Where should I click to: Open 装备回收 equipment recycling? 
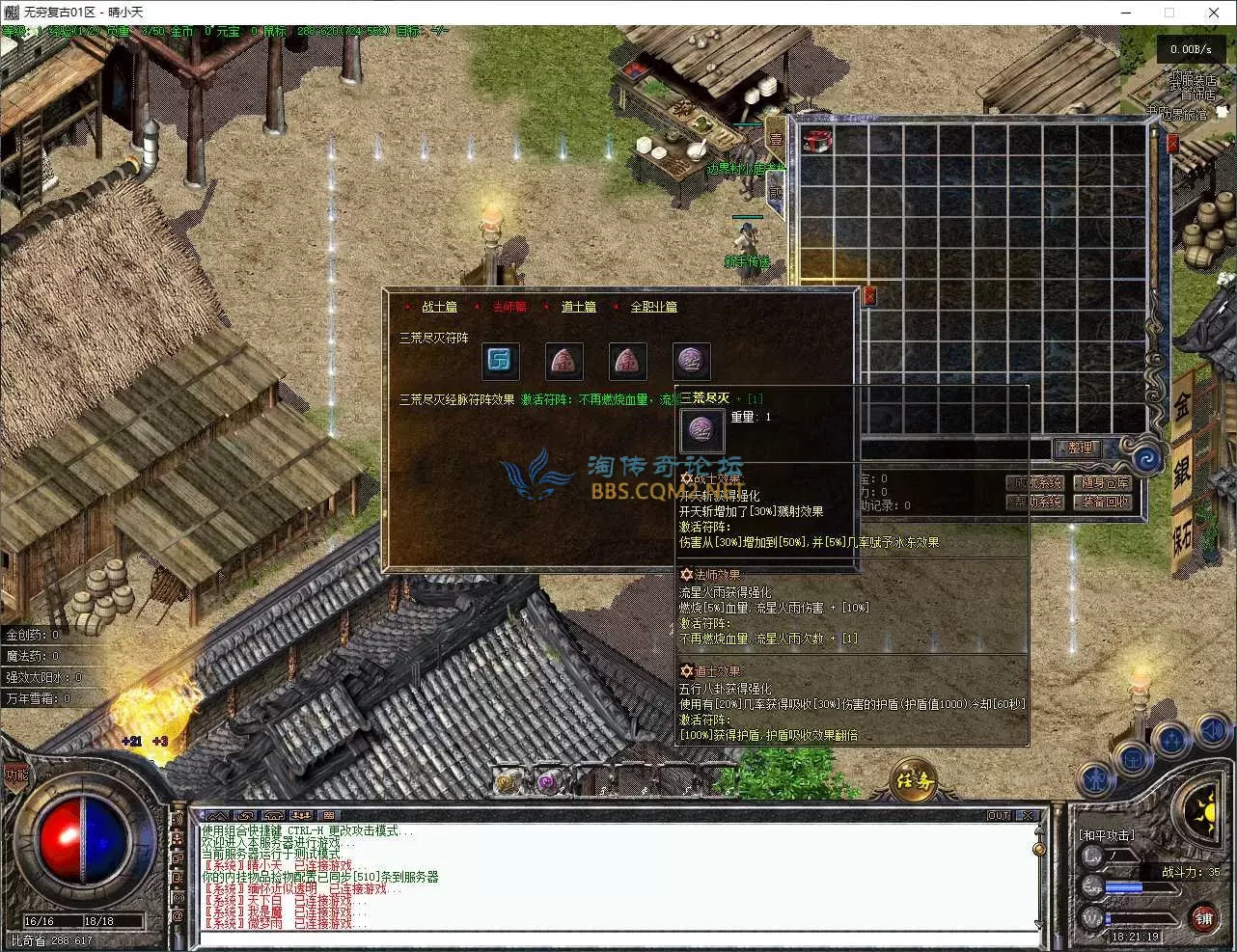point(1105,502)
